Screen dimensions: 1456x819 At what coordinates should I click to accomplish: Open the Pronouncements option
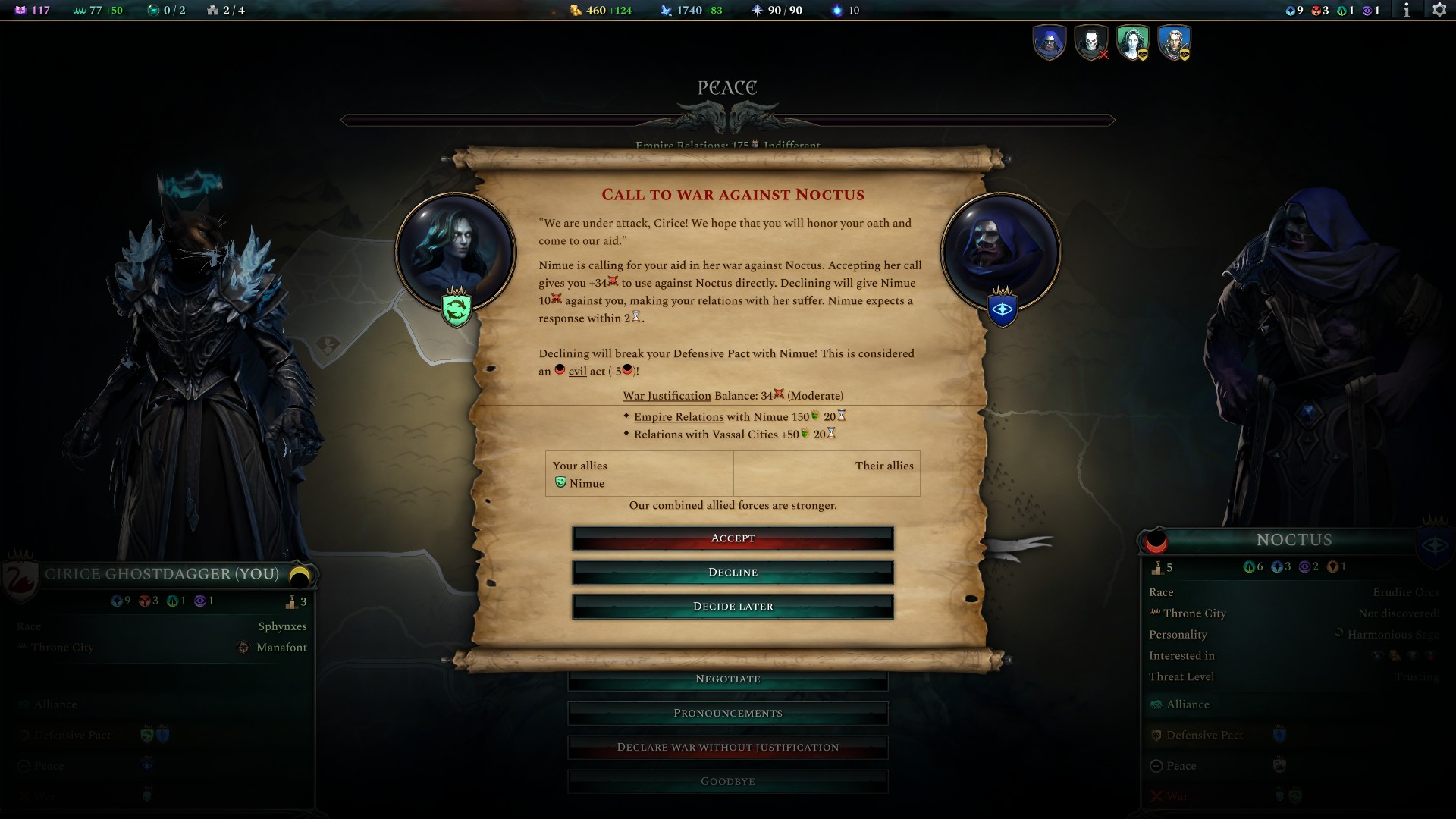[x=728, y=713]
